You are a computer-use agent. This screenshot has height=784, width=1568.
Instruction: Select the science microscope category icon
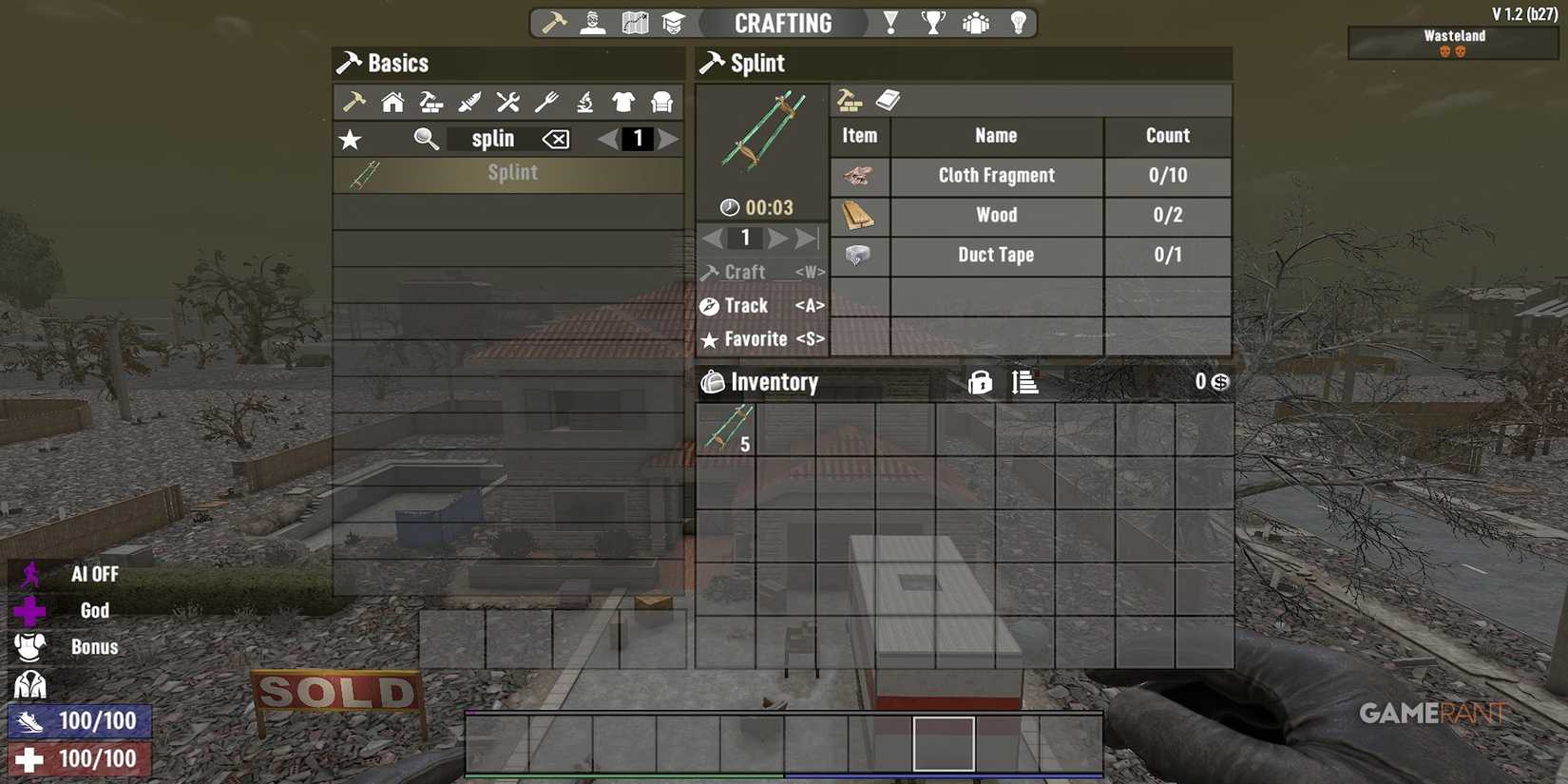584,102
